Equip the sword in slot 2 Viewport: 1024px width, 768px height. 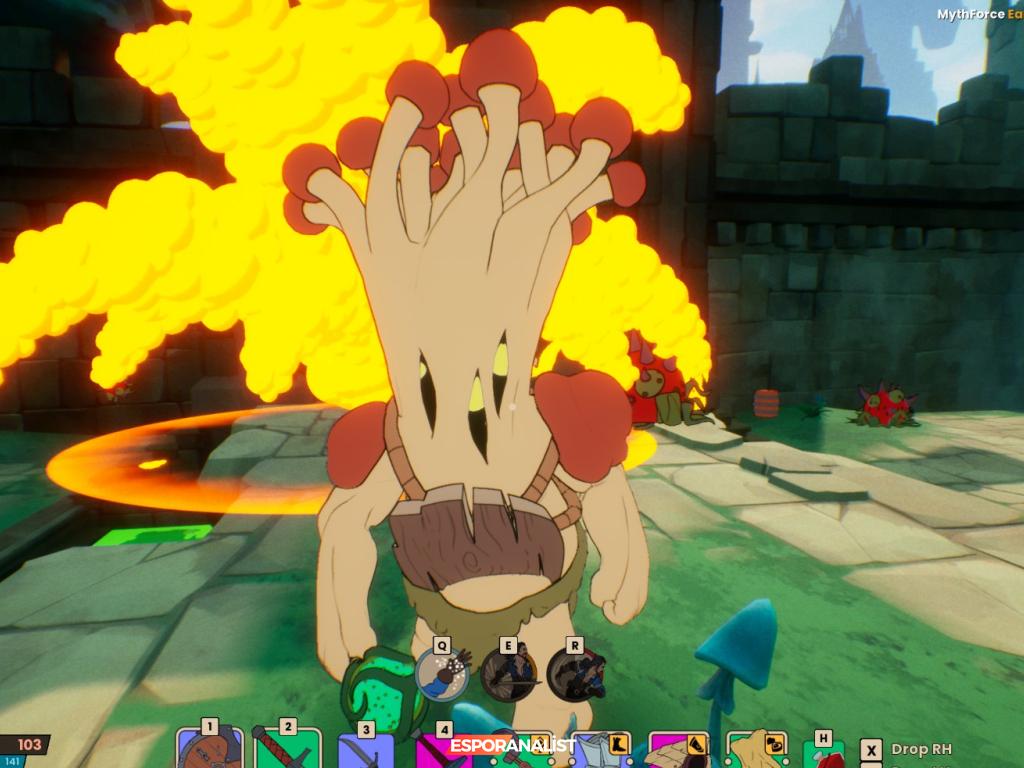[287, 750]
